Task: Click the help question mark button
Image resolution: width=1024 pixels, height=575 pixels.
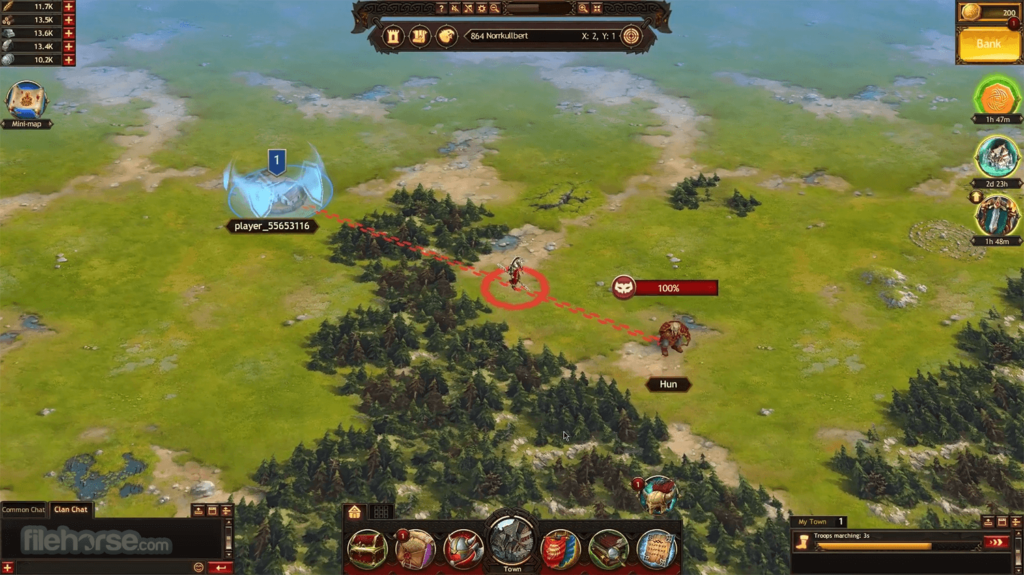Action: pos(441,8)
